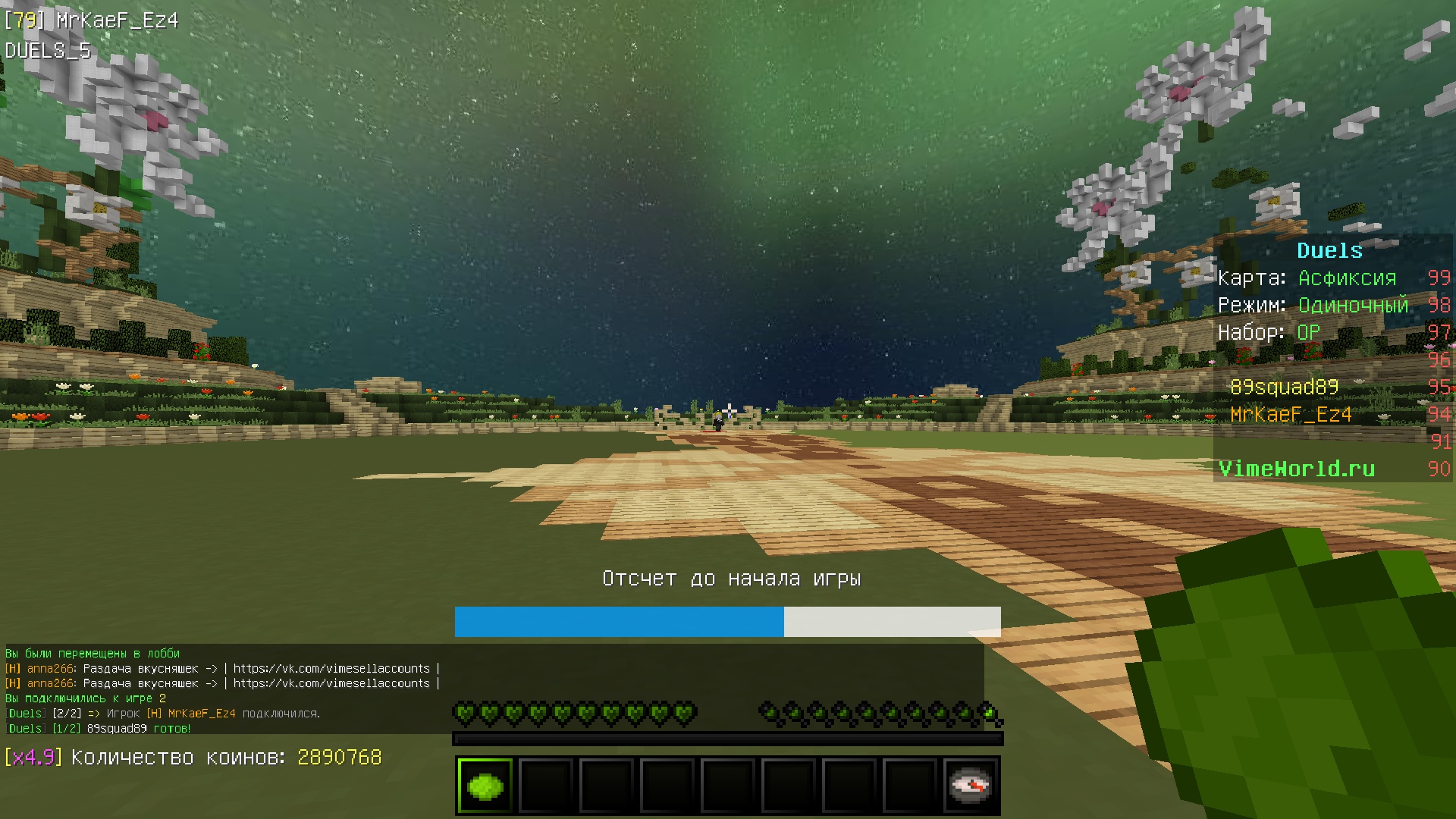1456x819 pixels.
Task: Open the vk.com/vimesellaccounts chat link
Action: click(x=331, y=669)
